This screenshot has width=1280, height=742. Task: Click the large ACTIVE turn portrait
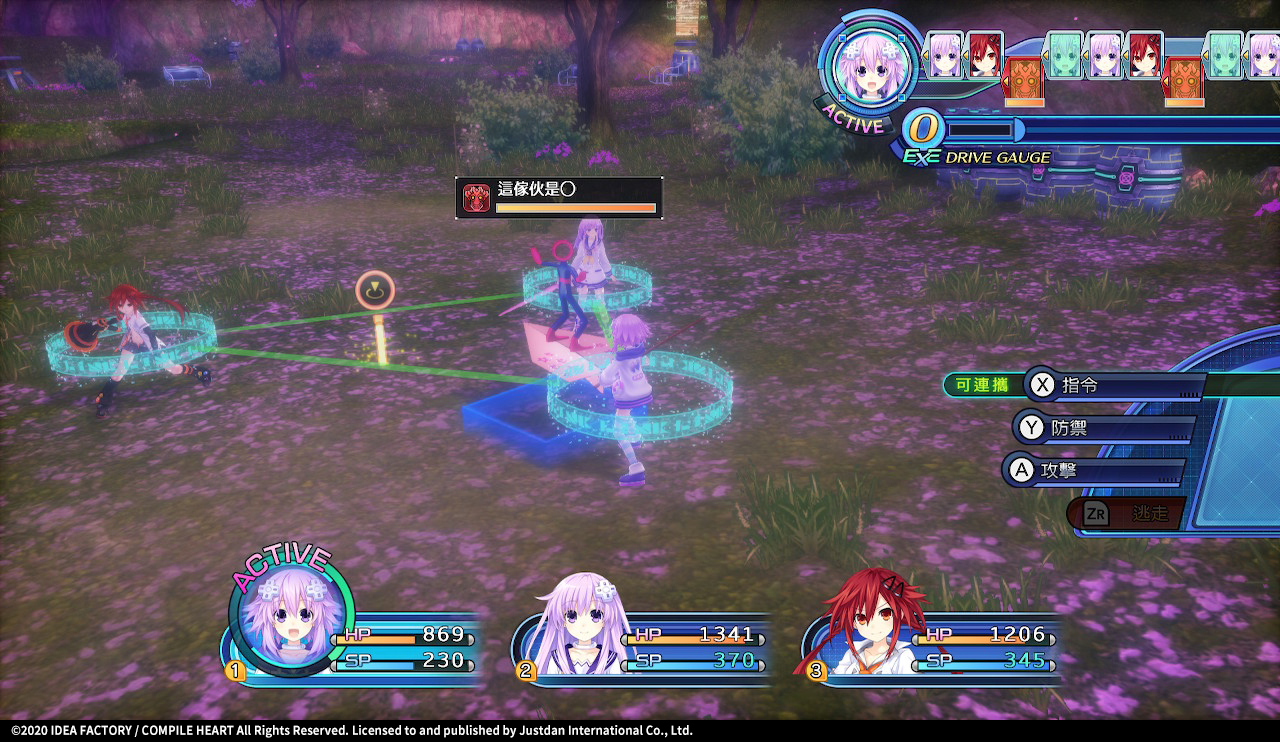point(868,68)
